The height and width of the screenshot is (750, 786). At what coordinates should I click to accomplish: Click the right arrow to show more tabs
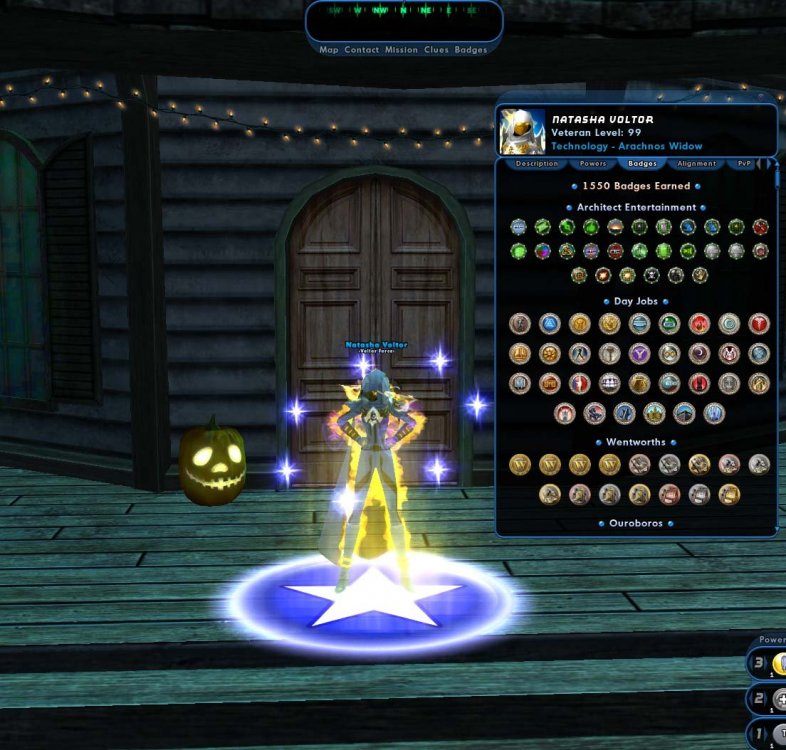coord(771,164)
